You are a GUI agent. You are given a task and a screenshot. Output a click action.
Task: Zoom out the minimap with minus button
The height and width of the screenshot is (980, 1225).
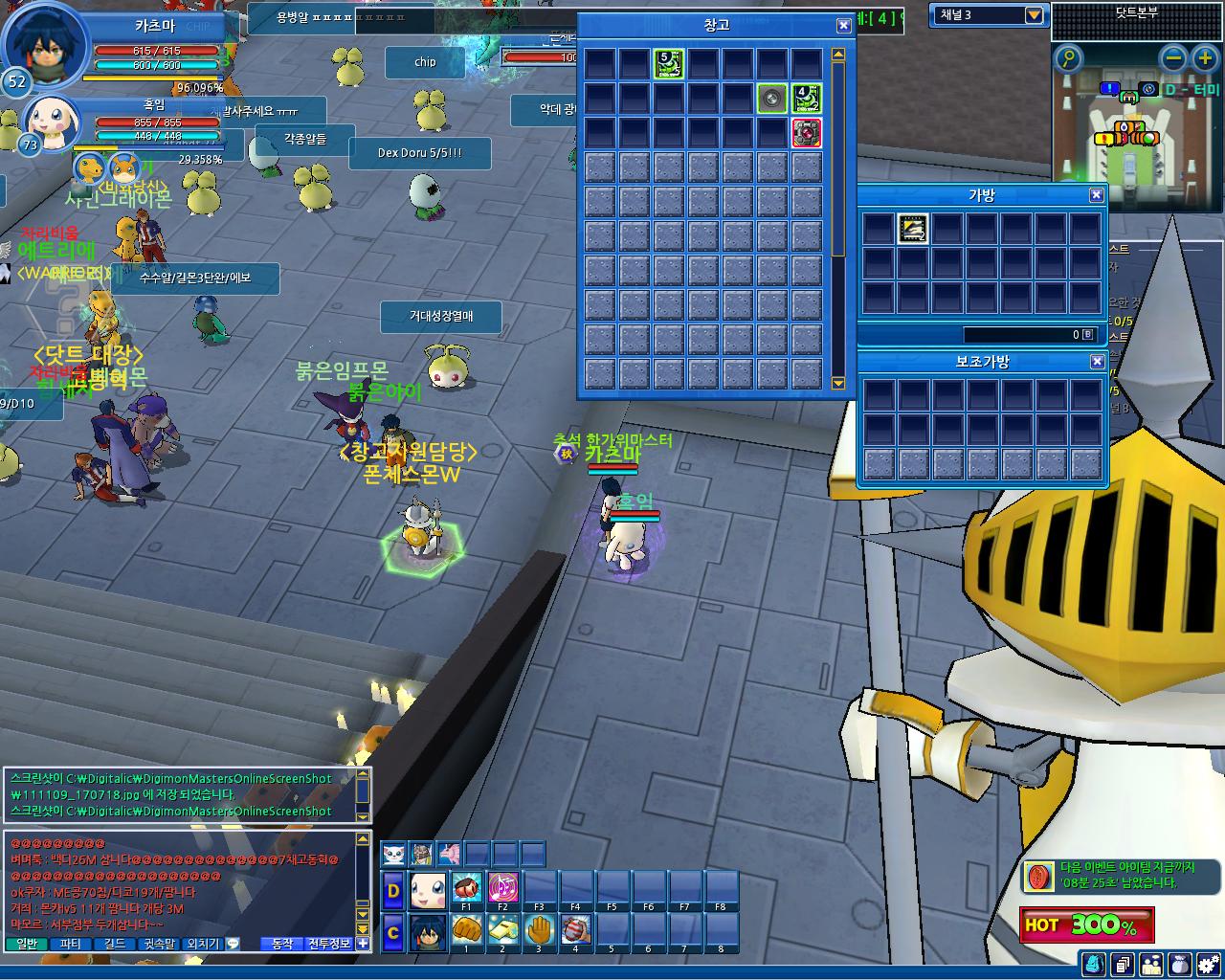click(1172, 59)
